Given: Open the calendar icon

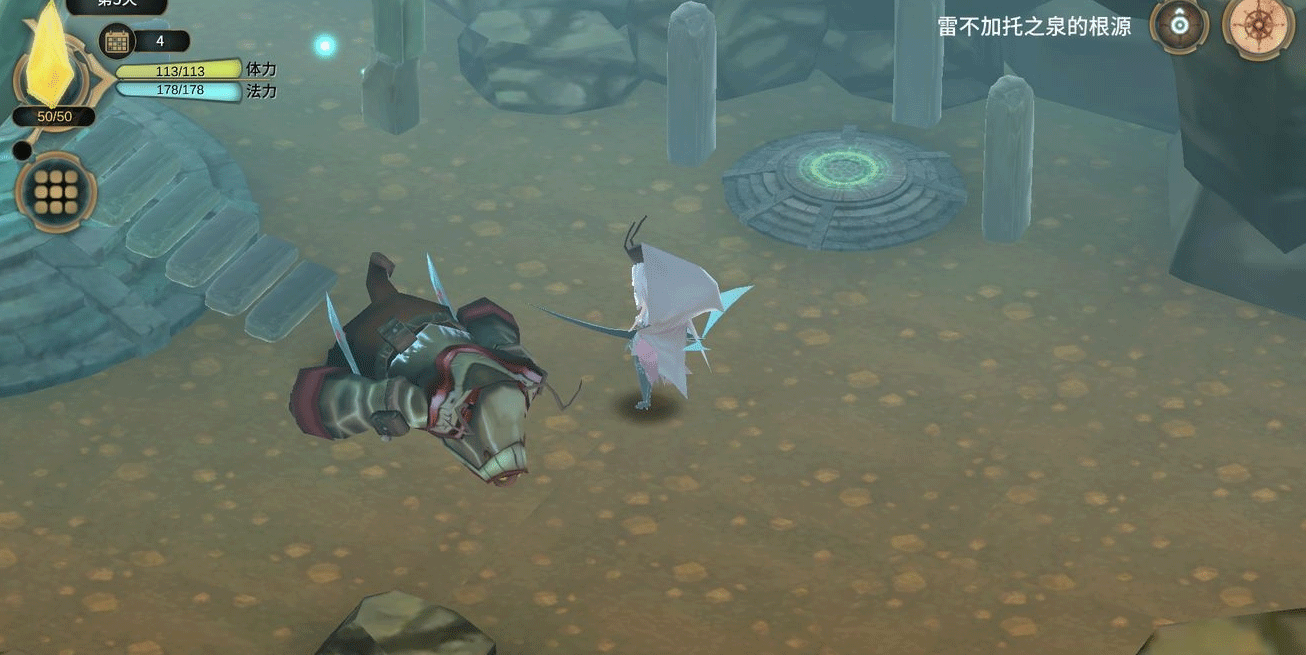Looking at the screenshot, I should [x=117, y=41].
